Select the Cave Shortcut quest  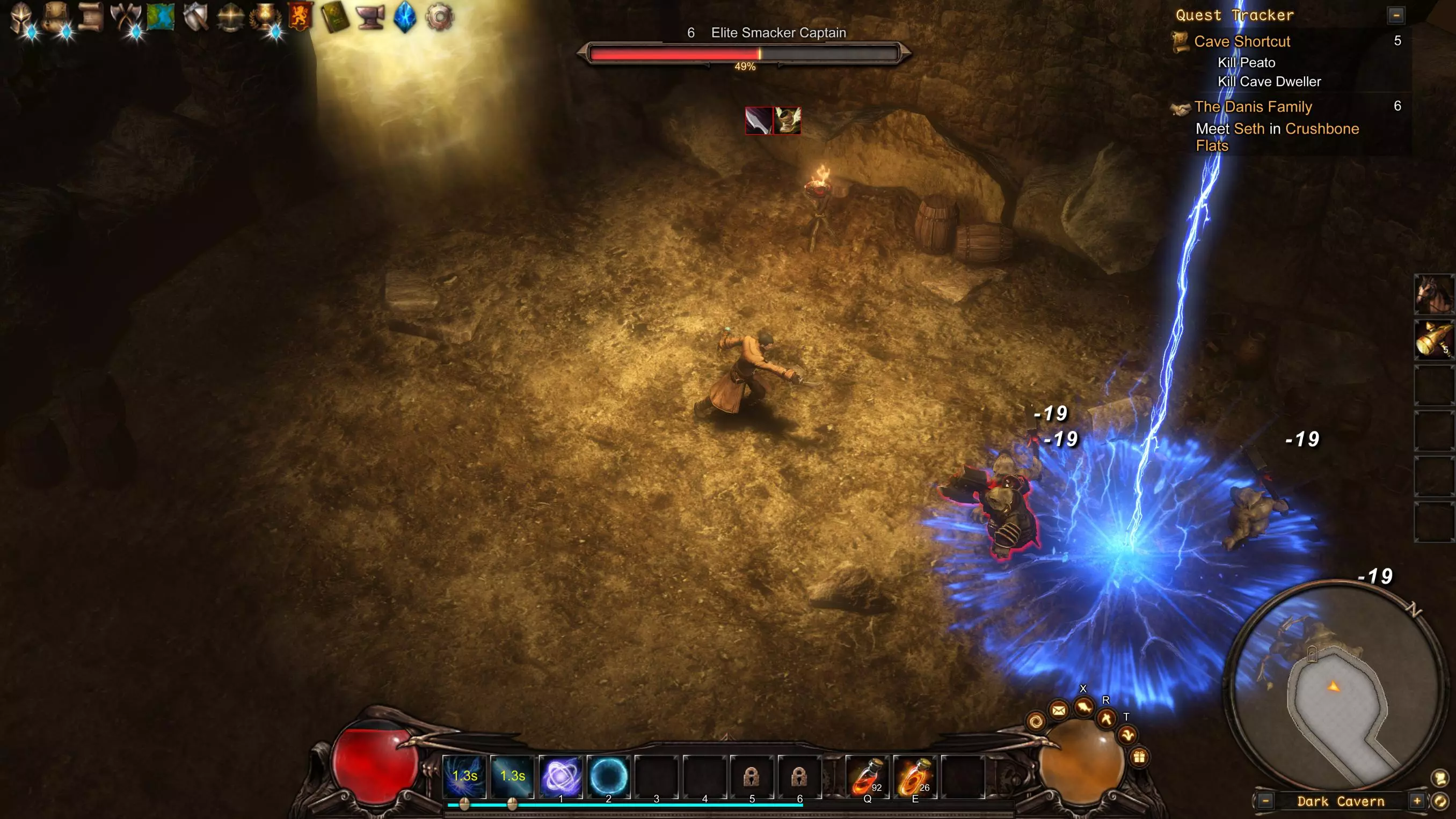pos(1242,41)
